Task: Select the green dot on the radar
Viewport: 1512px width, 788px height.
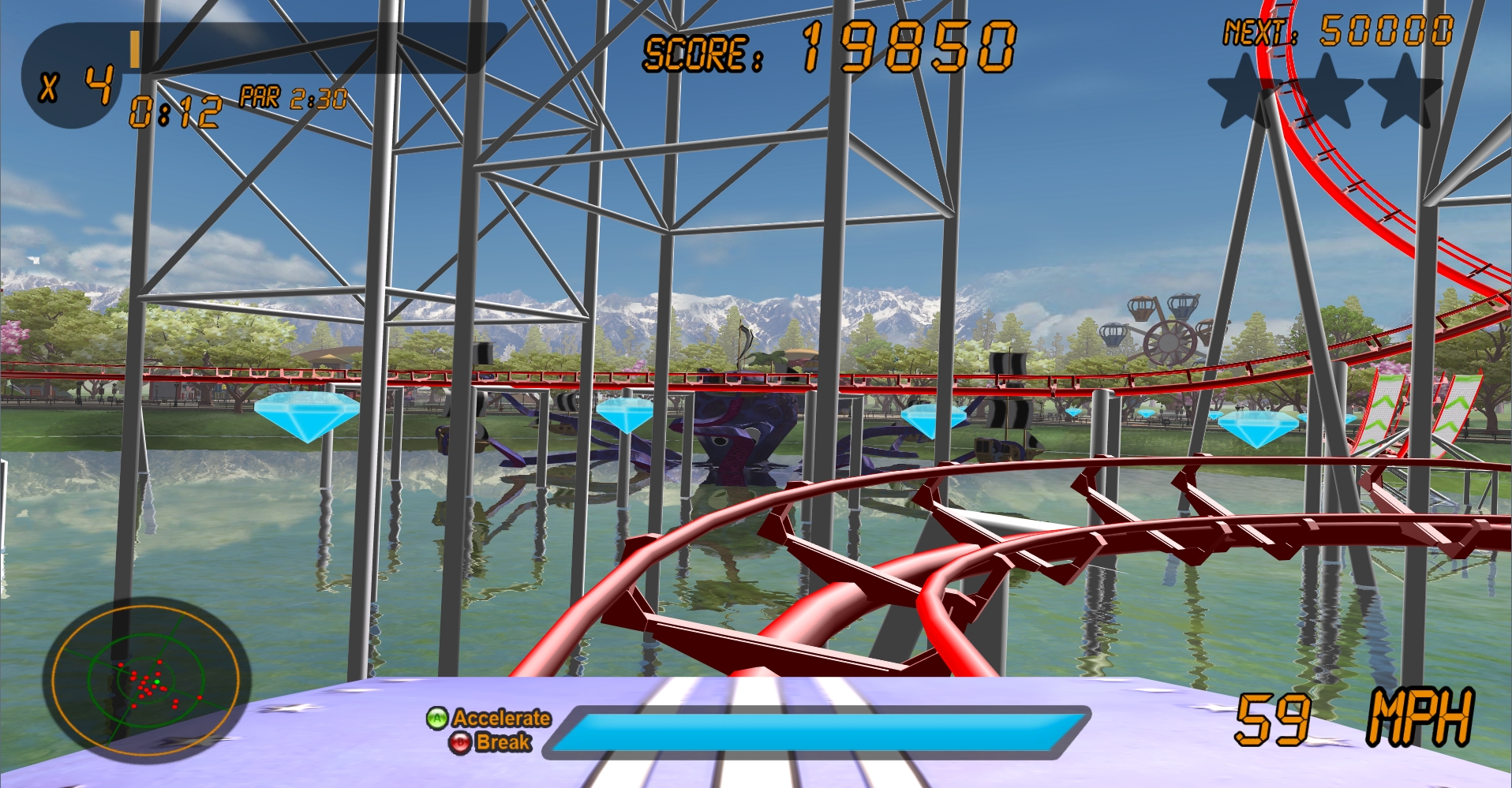Action: point(156,682)
